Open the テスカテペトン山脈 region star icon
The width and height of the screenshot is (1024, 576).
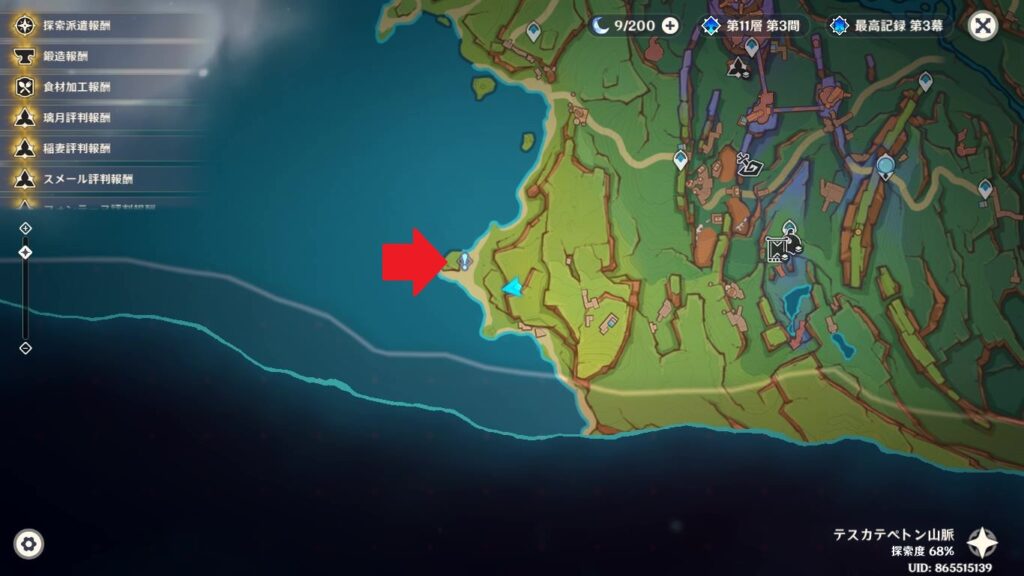[x=981, y=543]
